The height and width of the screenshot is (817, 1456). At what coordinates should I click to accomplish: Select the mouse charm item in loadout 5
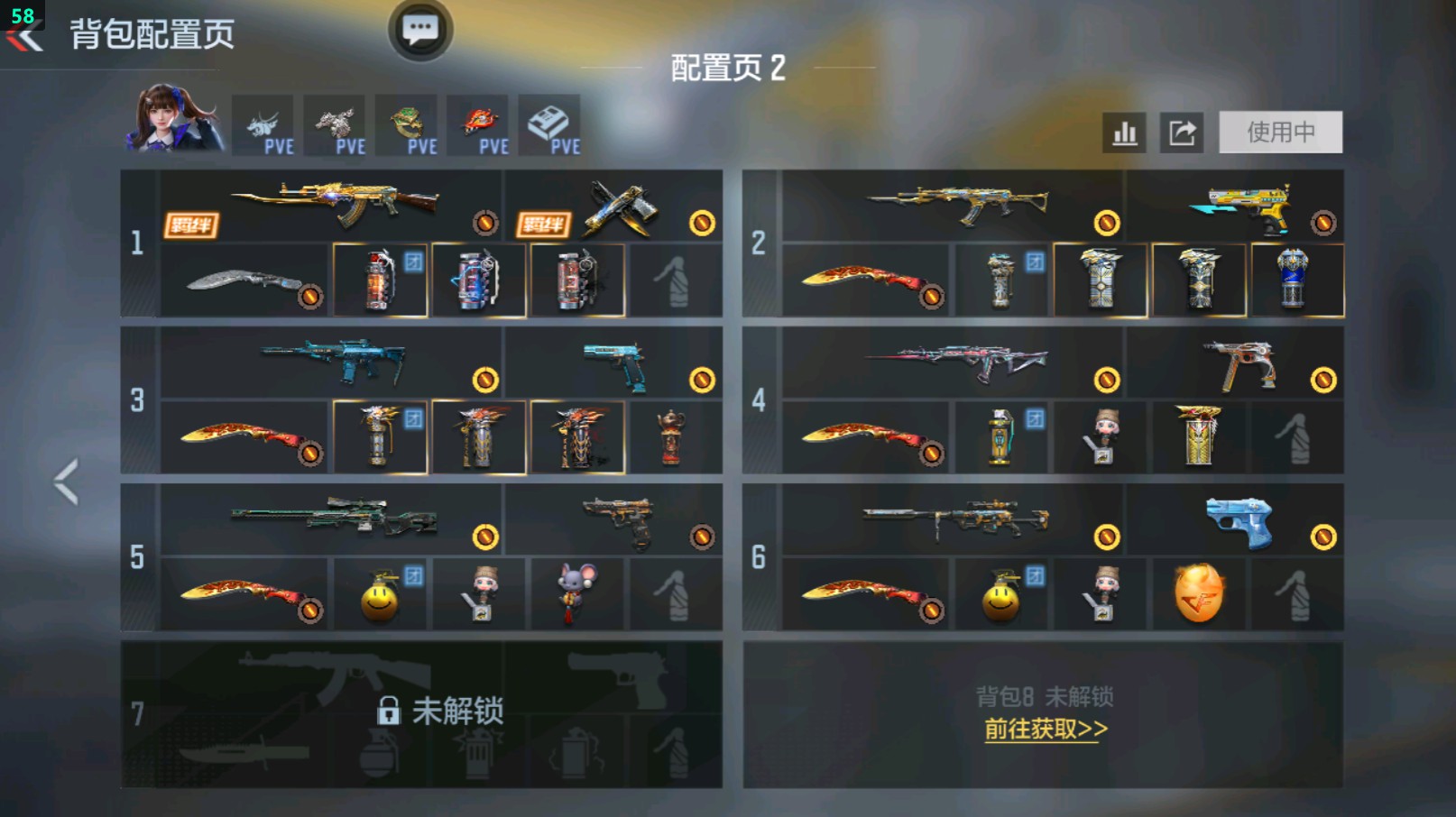pos(578,592)
